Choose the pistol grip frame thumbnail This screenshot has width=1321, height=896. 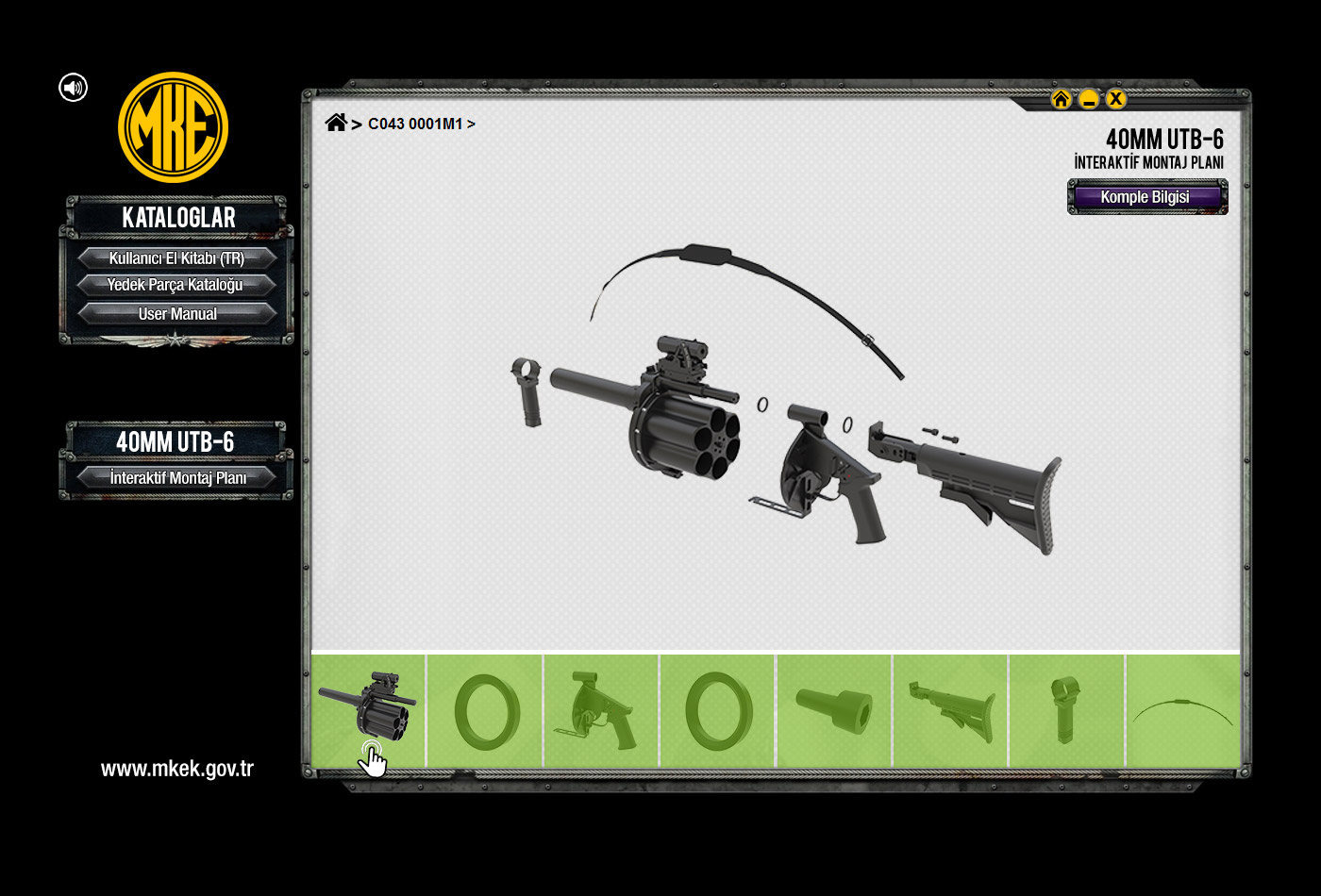point(601,710)
